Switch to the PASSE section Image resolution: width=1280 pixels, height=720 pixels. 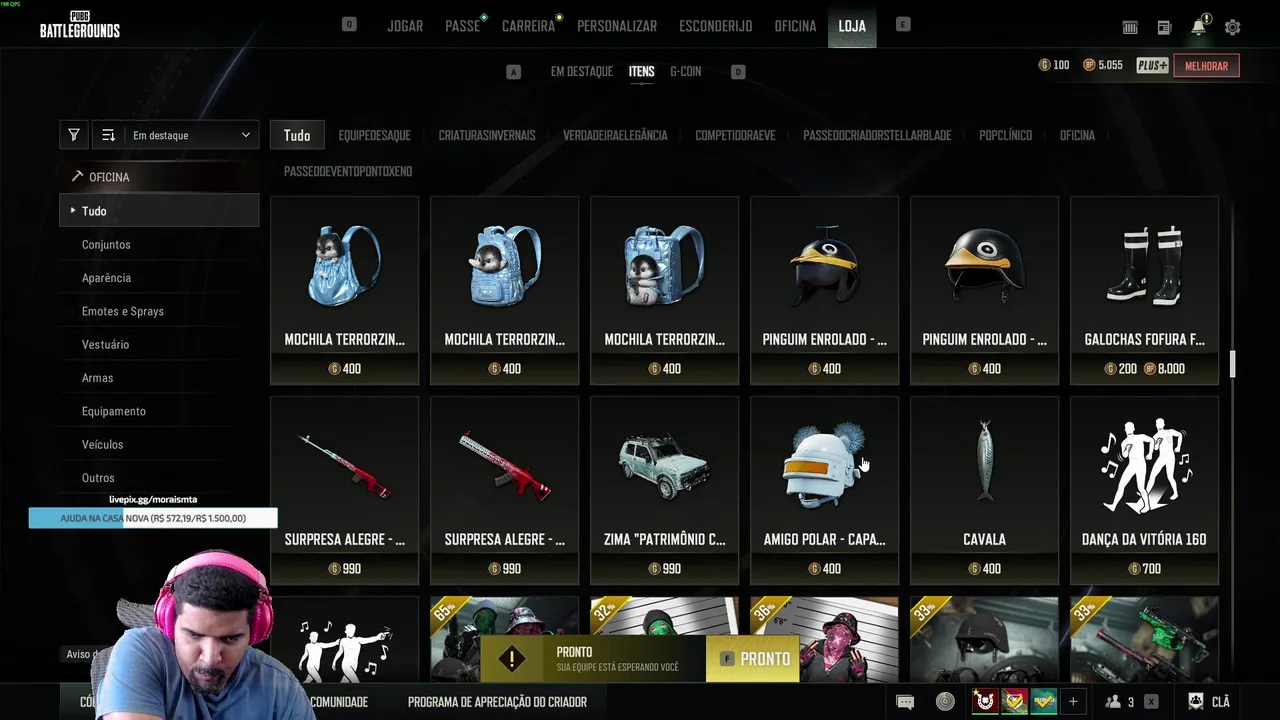point(462,26)
